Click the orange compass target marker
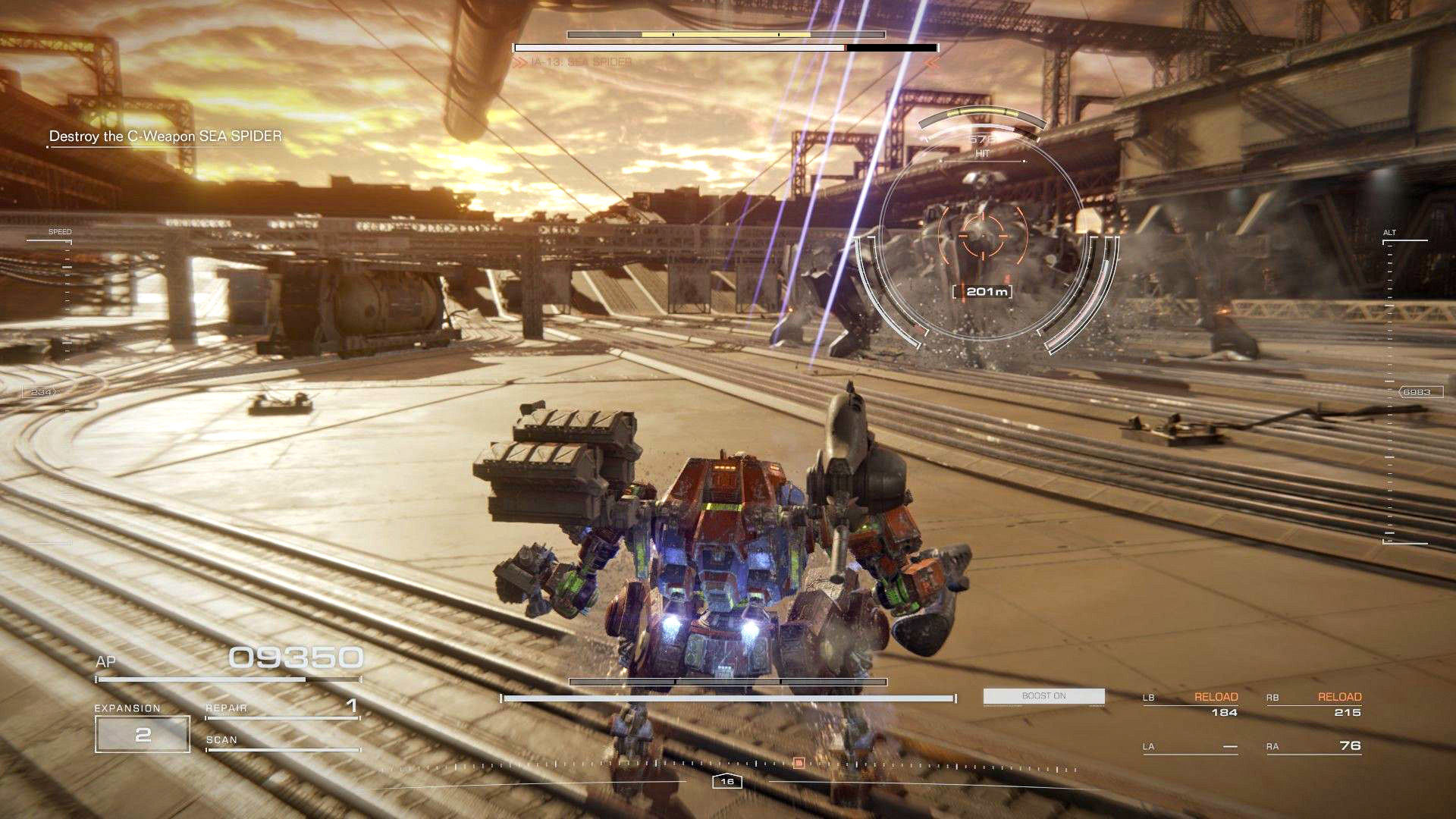Screen dimensions: 1456x819 click(798, 763)
